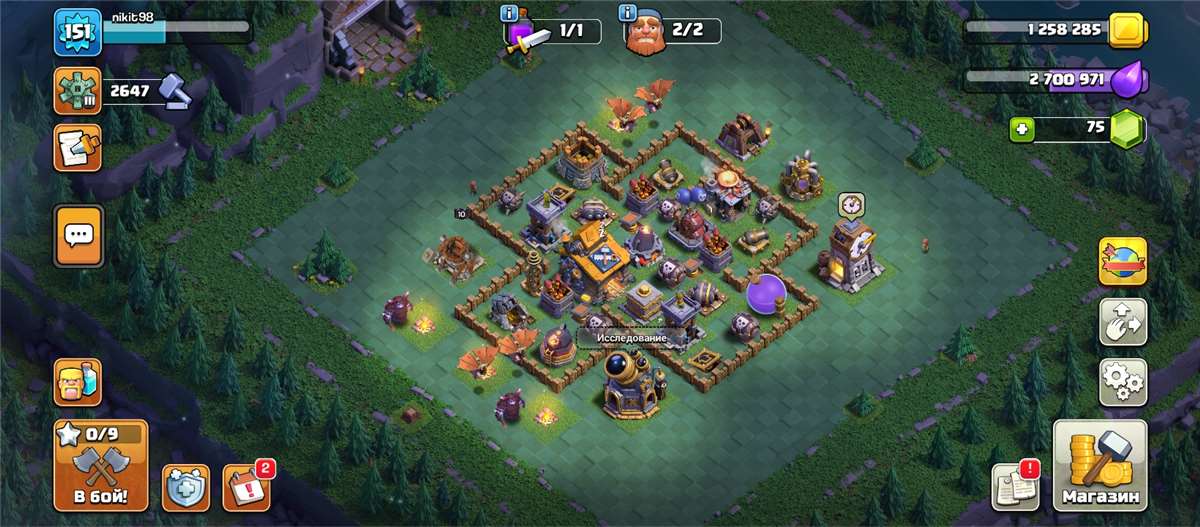Show info for master builder 2/2
This screenshot has height=527, width=1200.
pyautogui.click(x=628, y=14)
